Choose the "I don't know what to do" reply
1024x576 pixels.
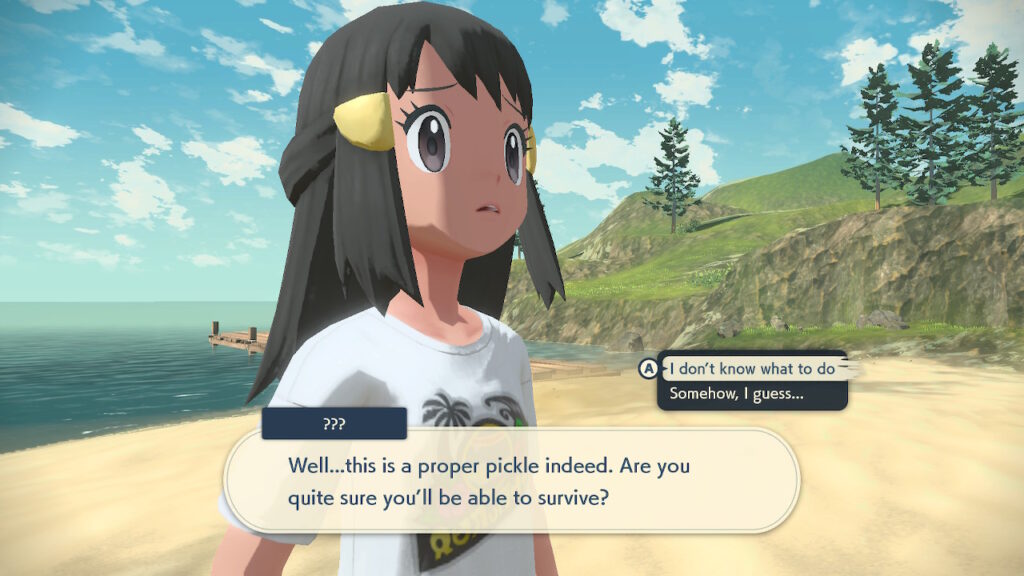(x=751, y=369)
